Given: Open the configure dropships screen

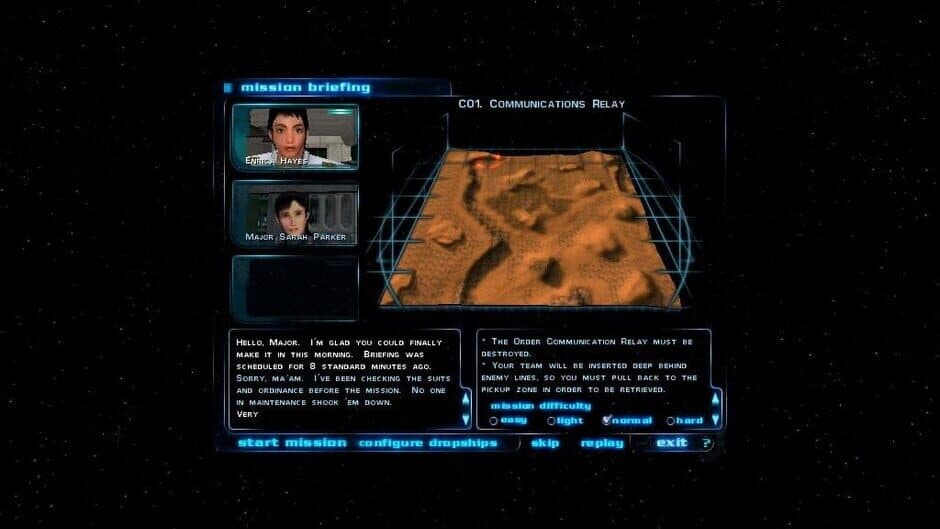Looking at the screenshot, I should point(428,443).
